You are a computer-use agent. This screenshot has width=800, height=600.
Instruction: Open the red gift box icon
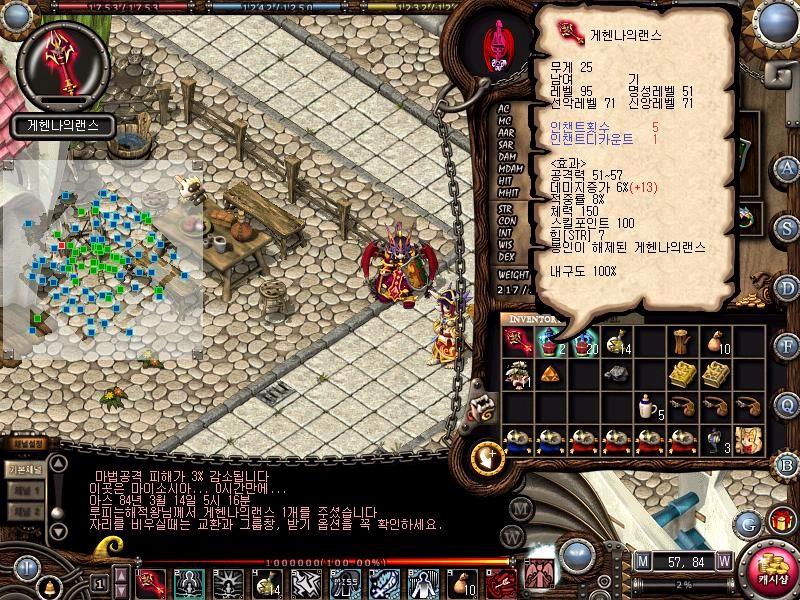781,522
